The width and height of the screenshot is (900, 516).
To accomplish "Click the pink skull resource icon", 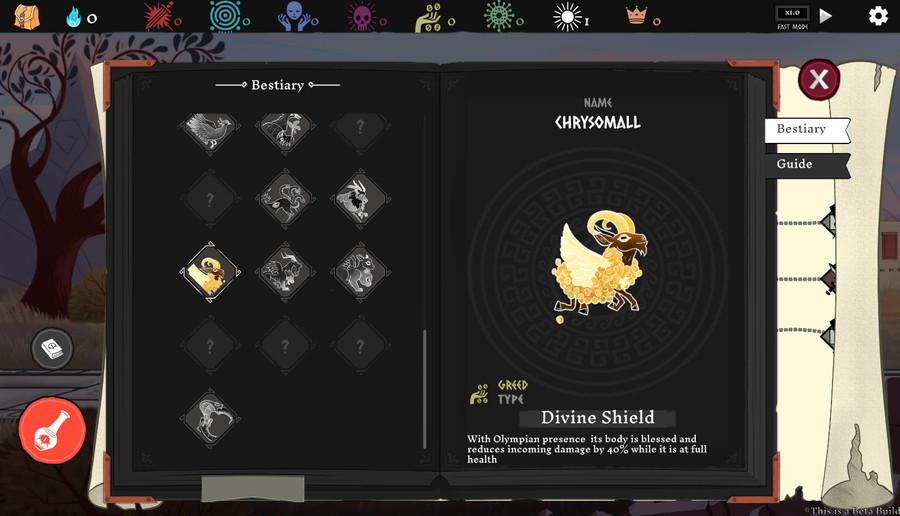I will 361,16.
